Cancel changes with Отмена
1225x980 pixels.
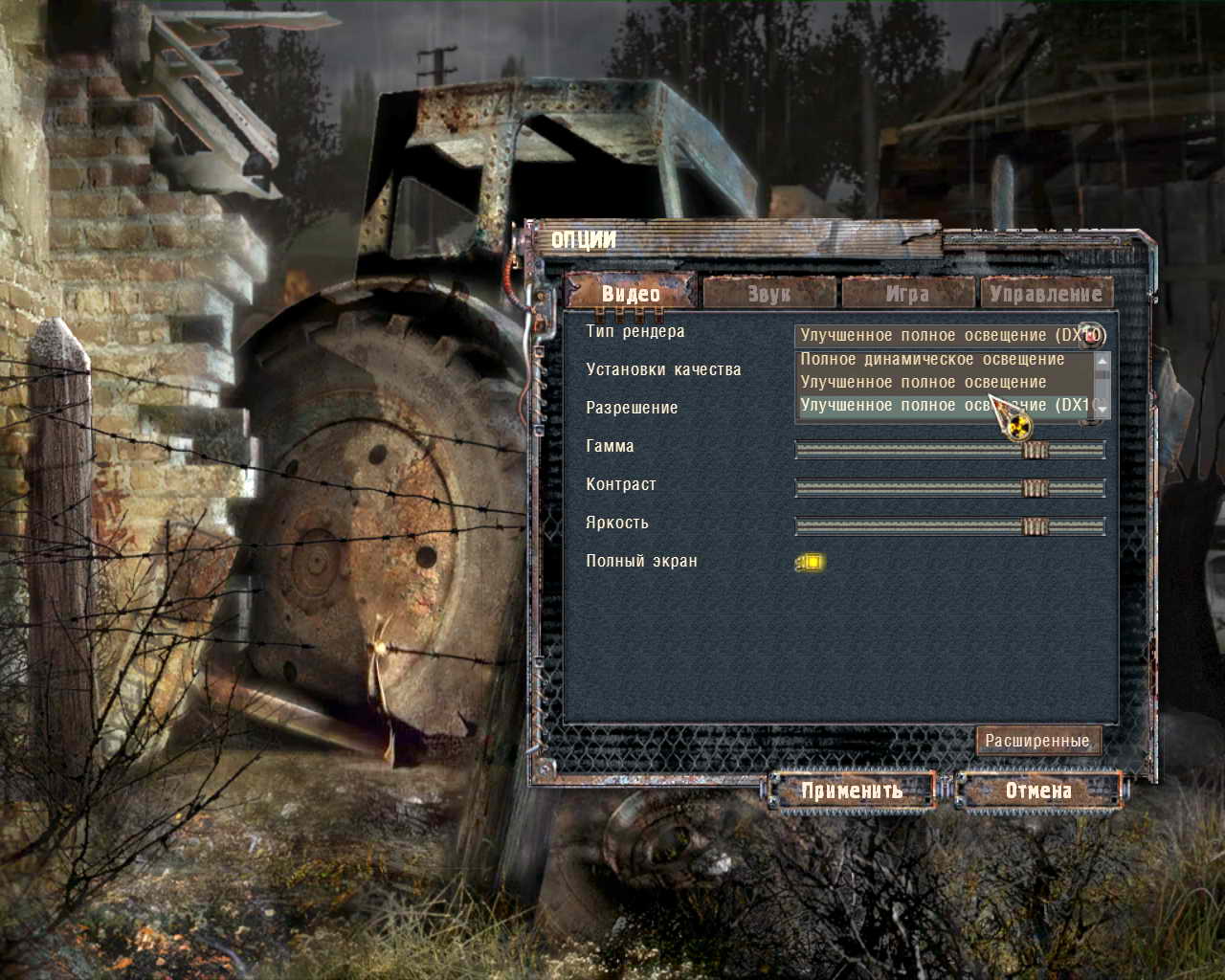click(x=1037, y=791)
